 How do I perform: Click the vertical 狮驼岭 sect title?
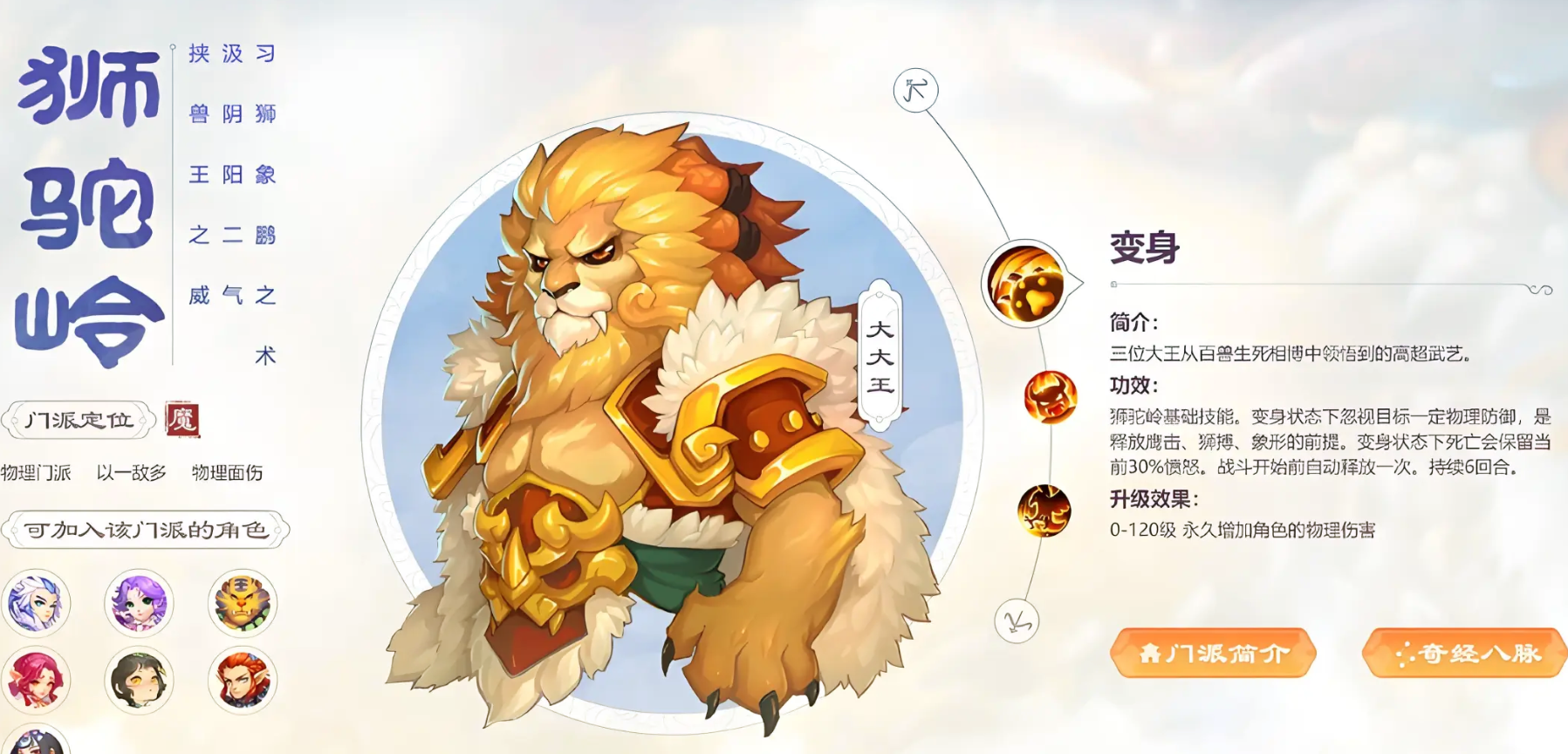(x=87, y=201)
